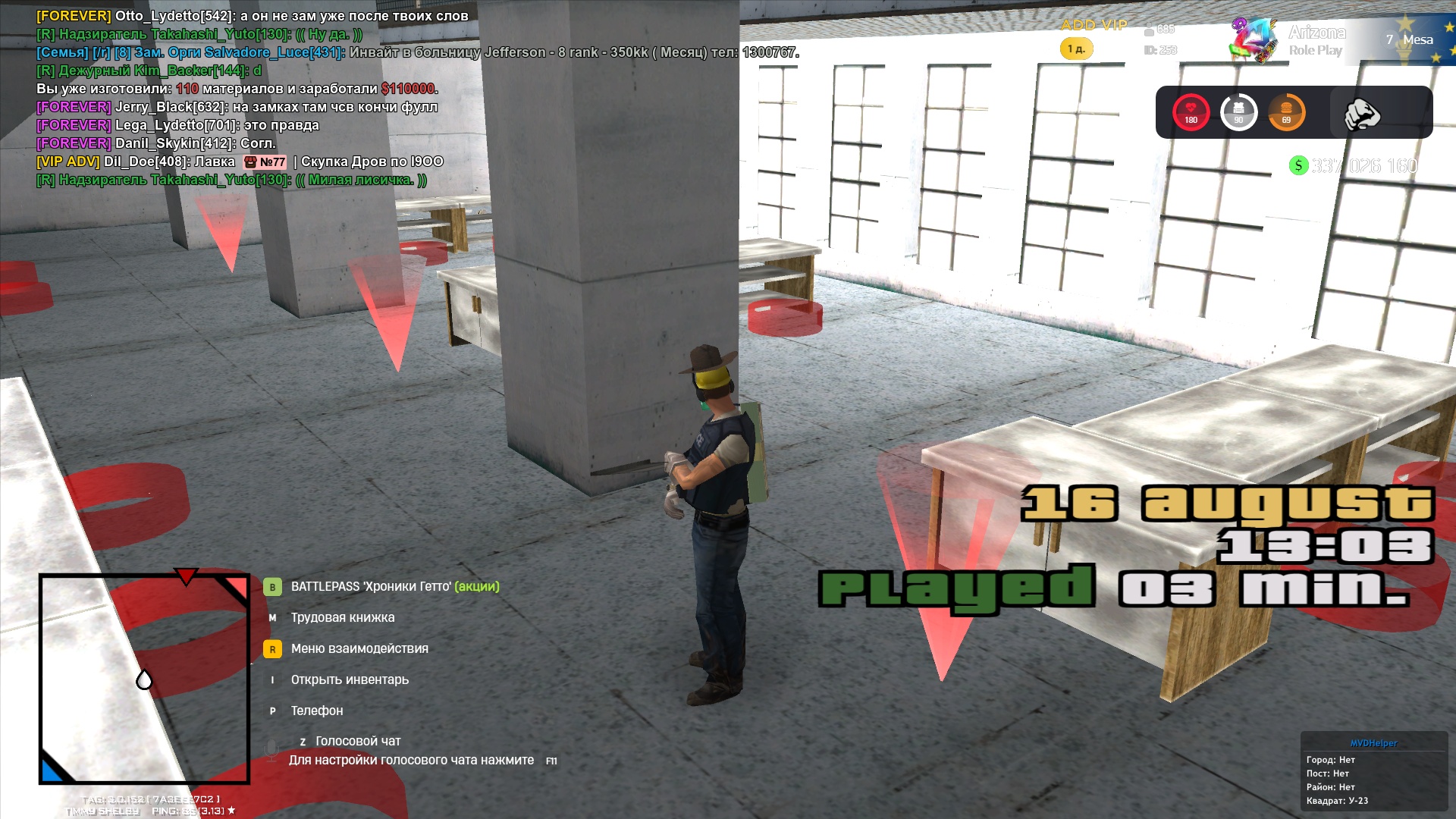Click the ADD VIP label

pyautogui.click(x=1094, y=25)
